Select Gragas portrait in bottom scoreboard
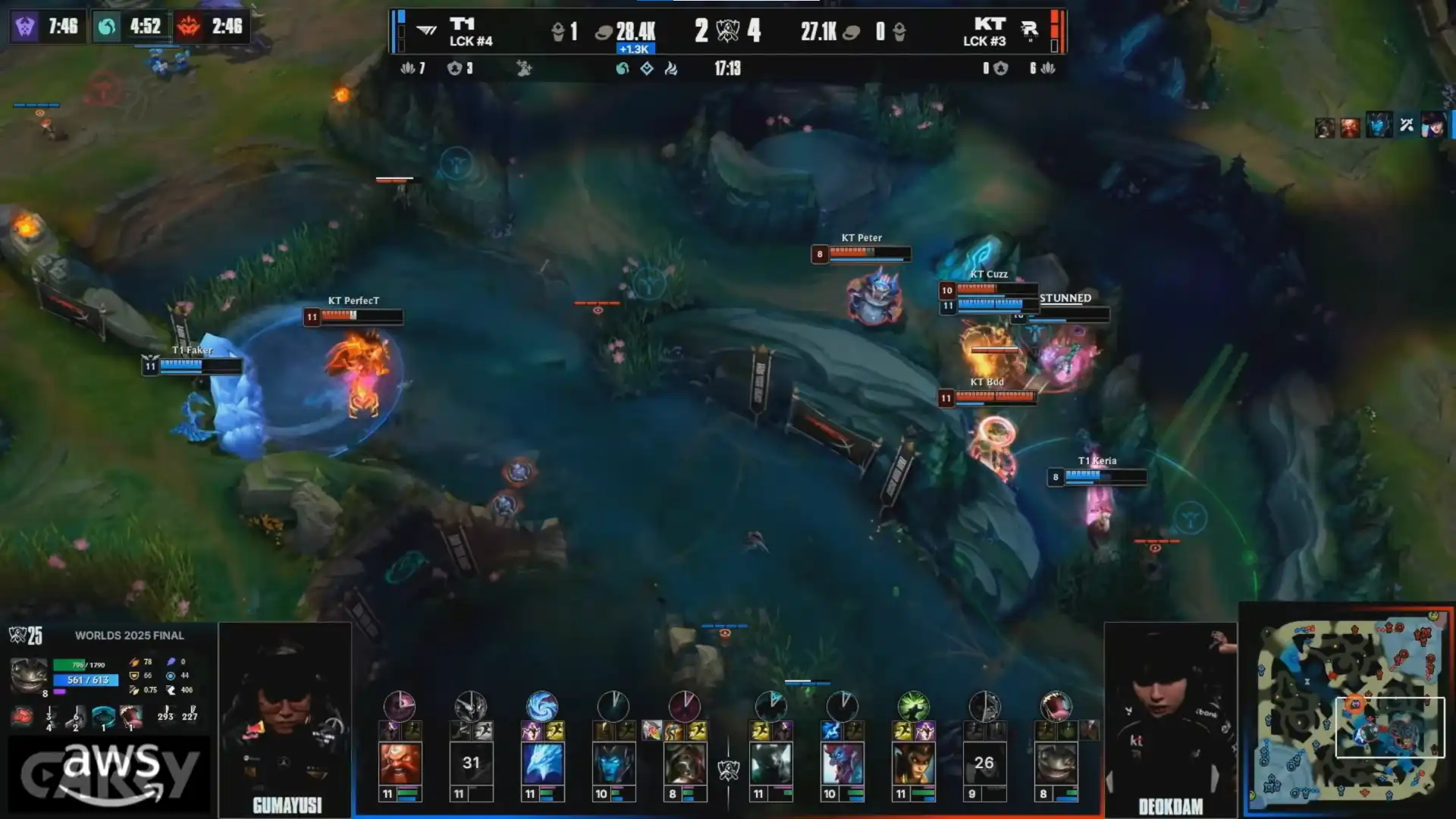The width and height of the screenshot is (1456, 819). click(400, 763)
